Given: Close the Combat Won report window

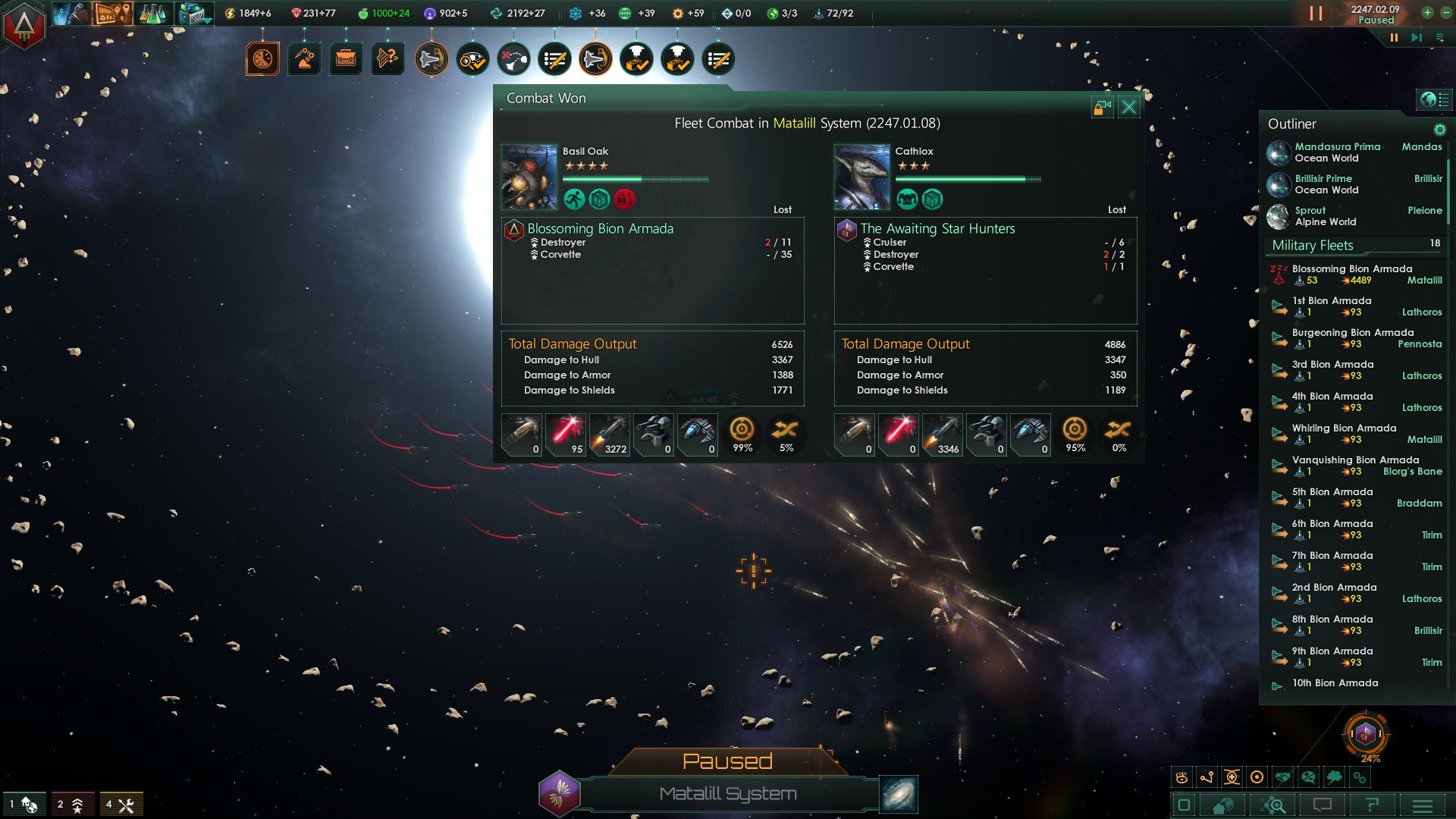Looking at the screenshot, I should click(x=1128, y=107).
